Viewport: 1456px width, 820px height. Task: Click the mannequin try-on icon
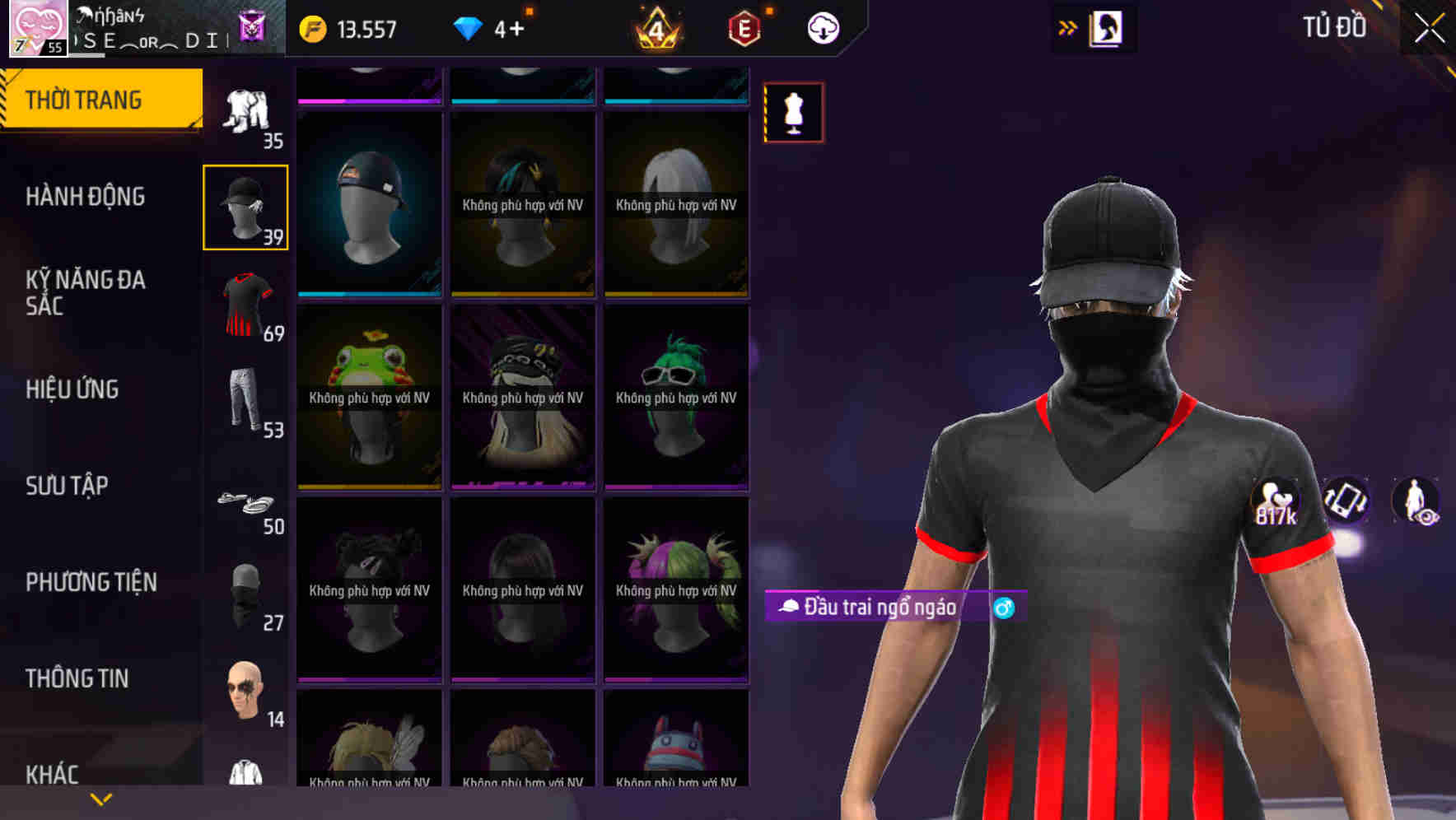(x=792, y=113)
